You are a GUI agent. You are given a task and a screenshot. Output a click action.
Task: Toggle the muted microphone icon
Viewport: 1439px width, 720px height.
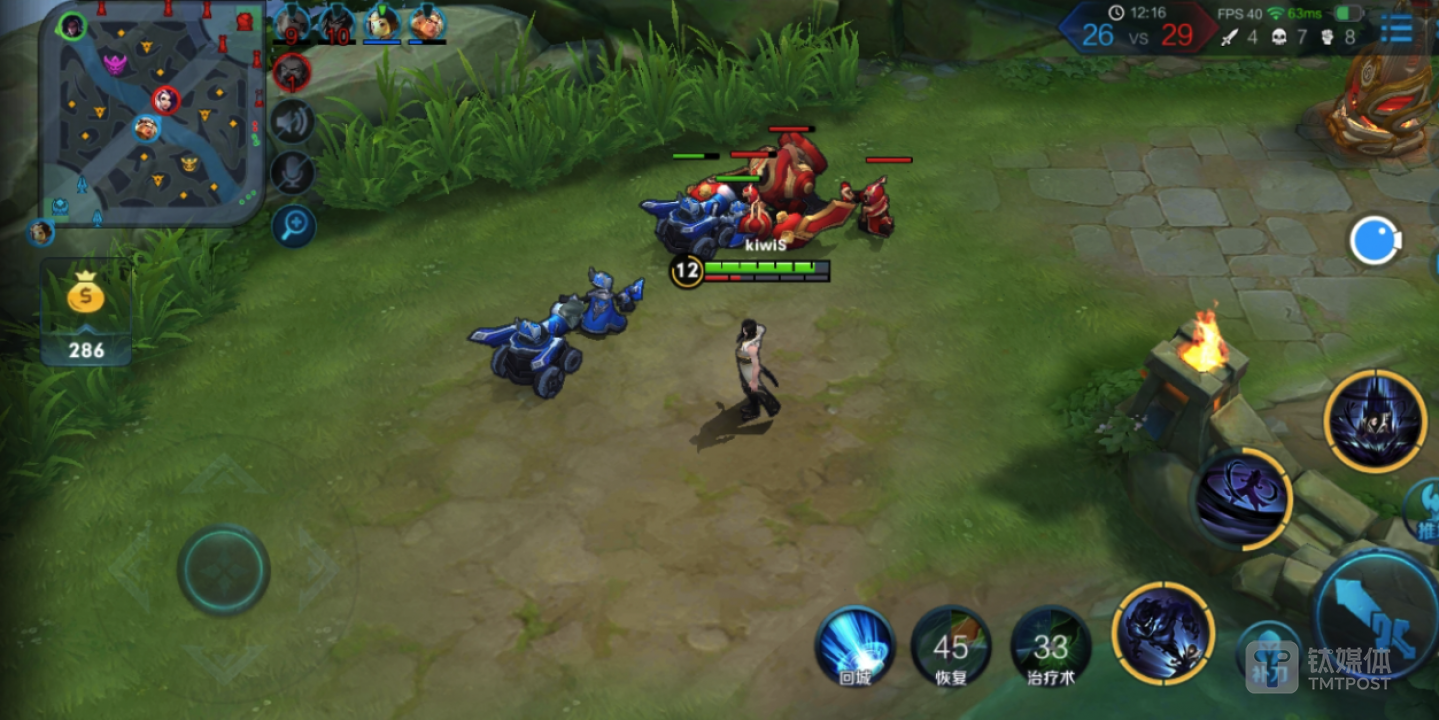(293, 173)
